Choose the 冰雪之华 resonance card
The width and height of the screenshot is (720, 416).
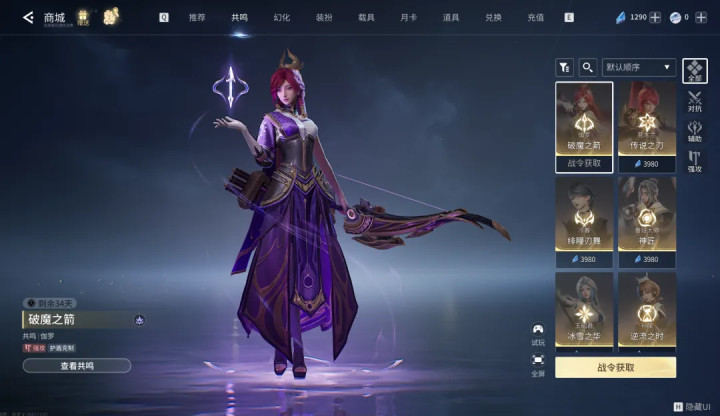point(584,311)
